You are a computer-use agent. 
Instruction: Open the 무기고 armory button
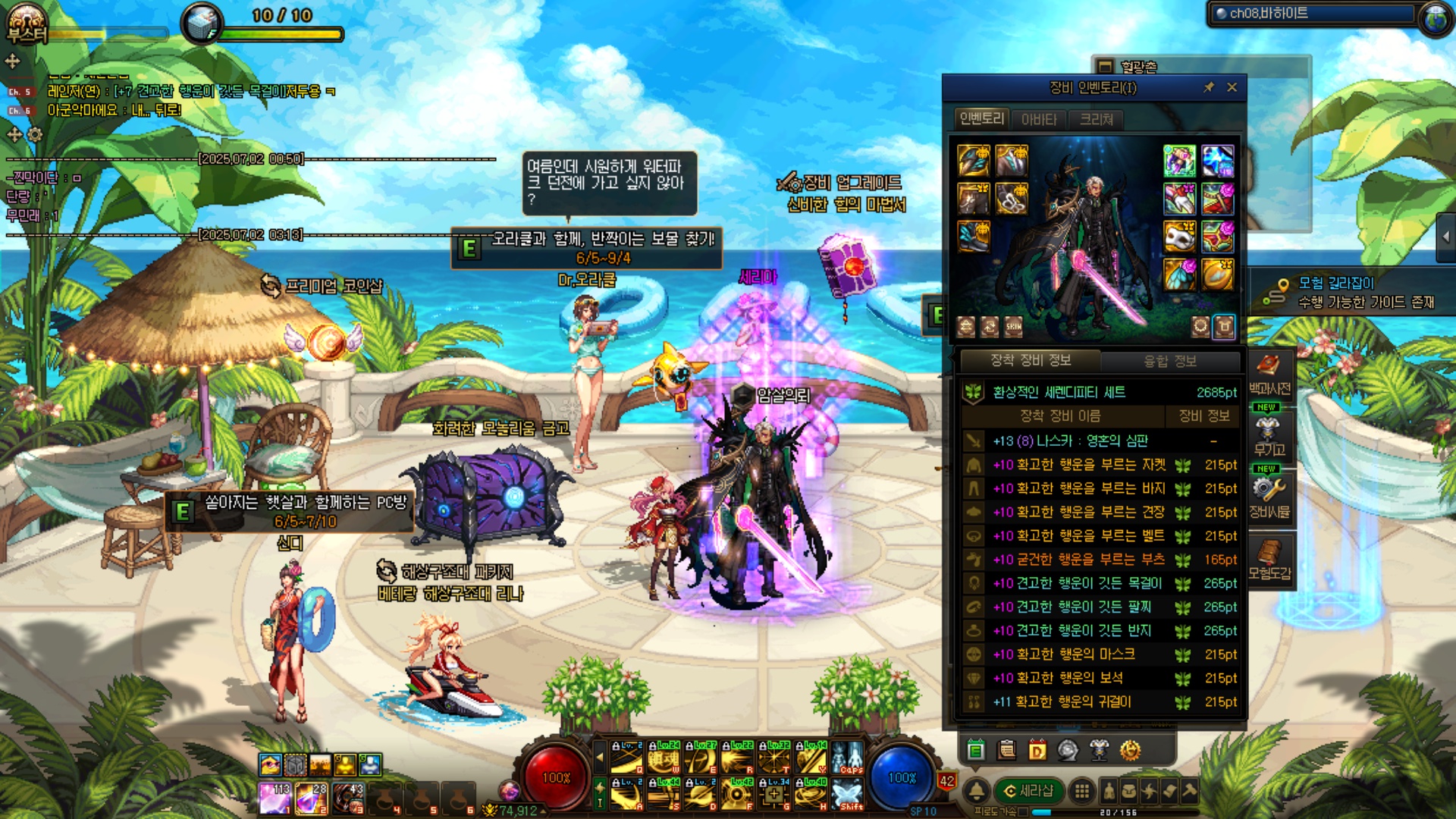[x=1269, y=435]
